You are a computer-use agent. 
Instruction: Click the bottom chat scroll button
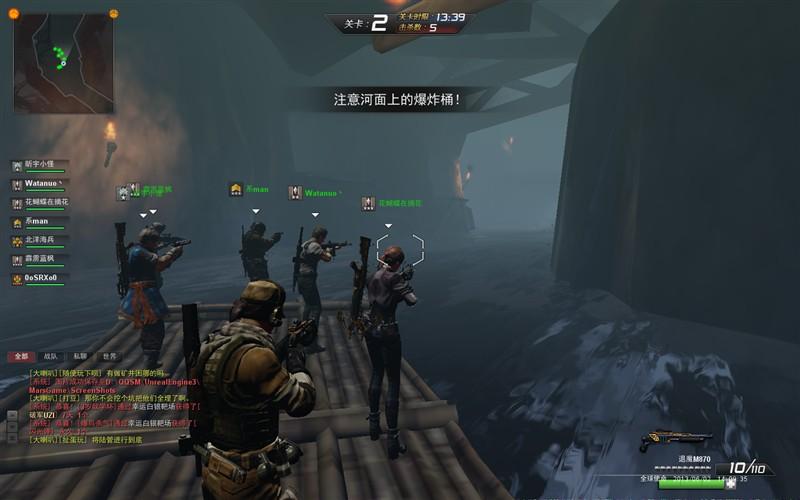point(12,438)
